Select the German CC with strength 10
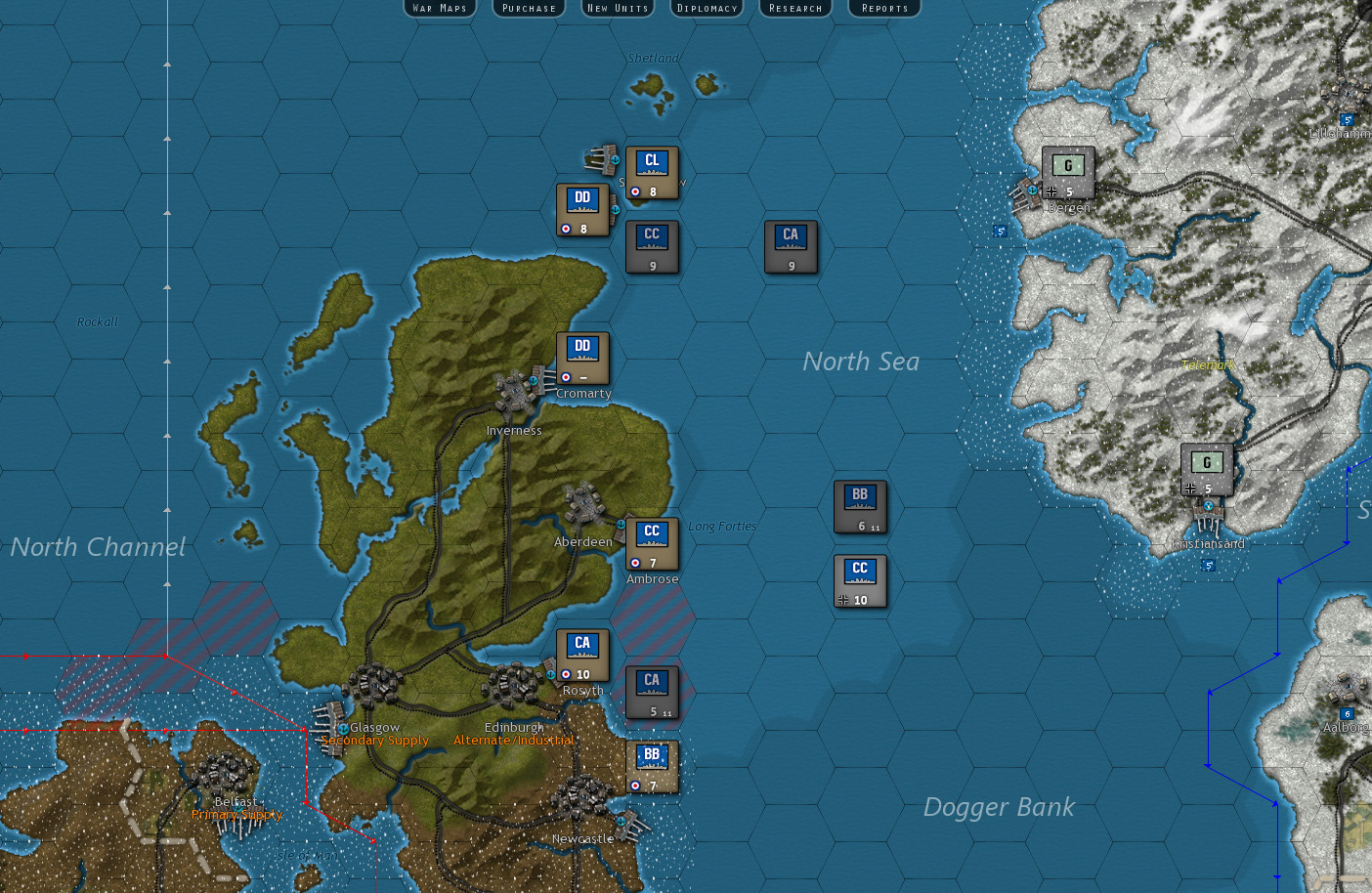Viewport: 1372px width, 893px height. click(x=860, y=578)
